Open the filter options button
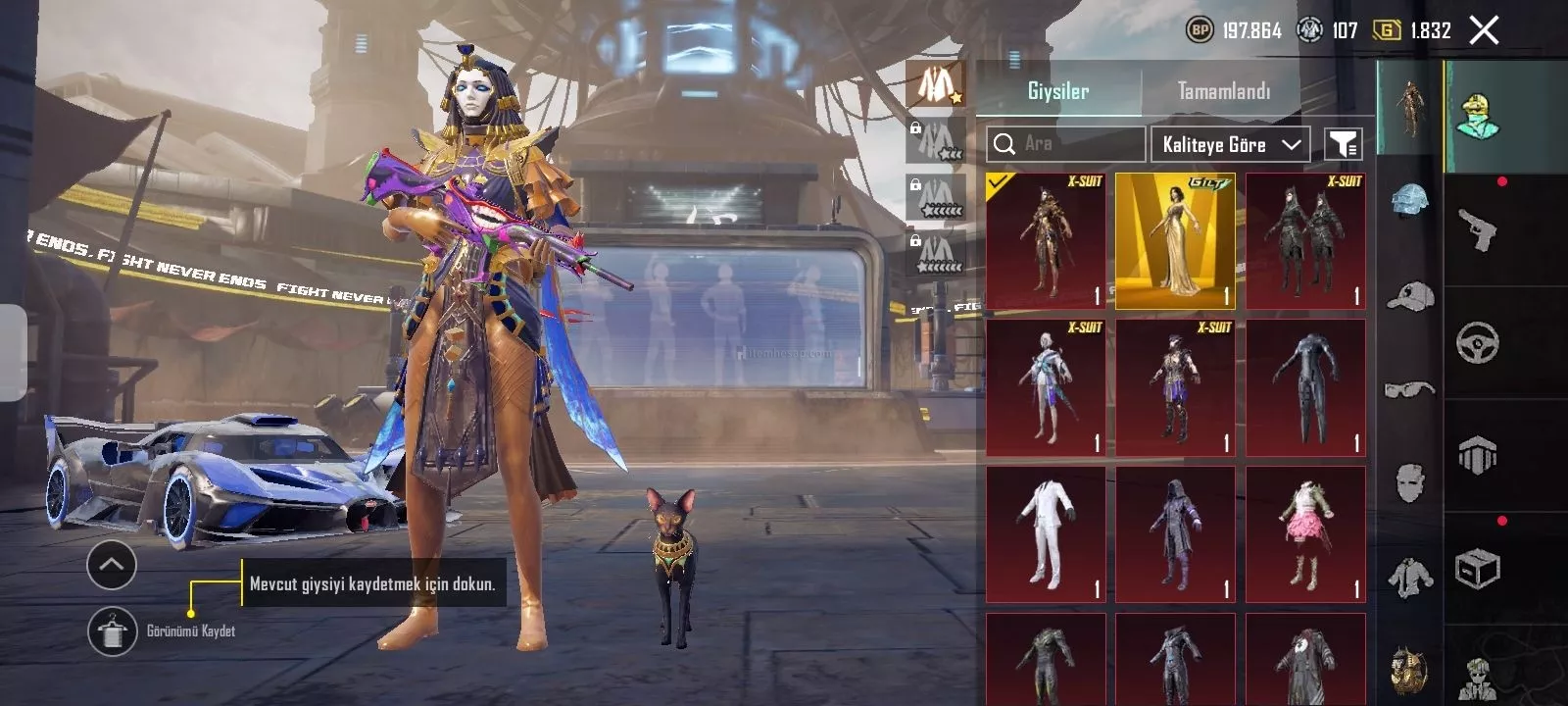 (x=1343, y=144)
